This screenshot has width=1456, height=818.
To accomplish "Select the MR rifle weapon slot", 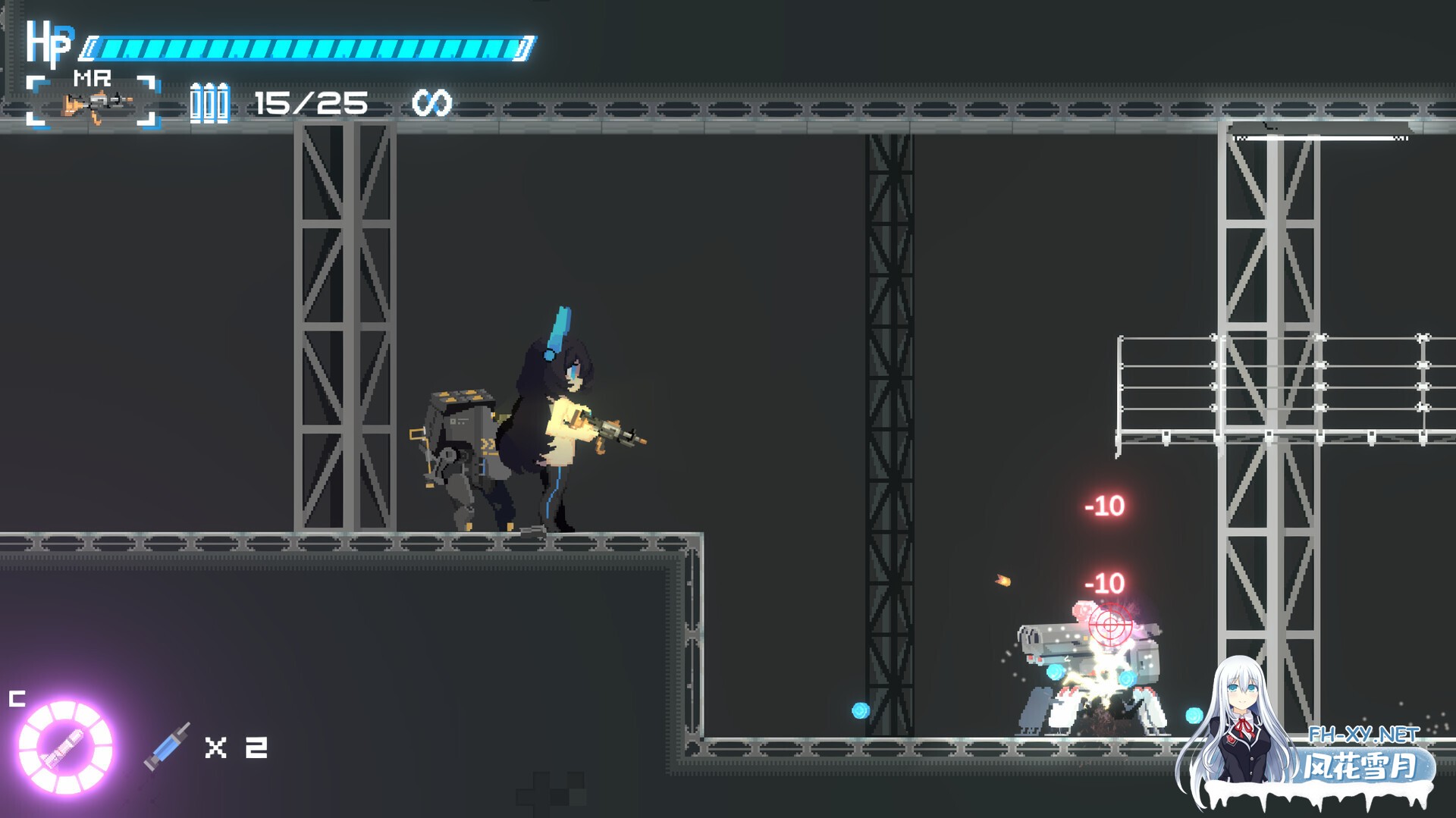I will click(93, 102).
